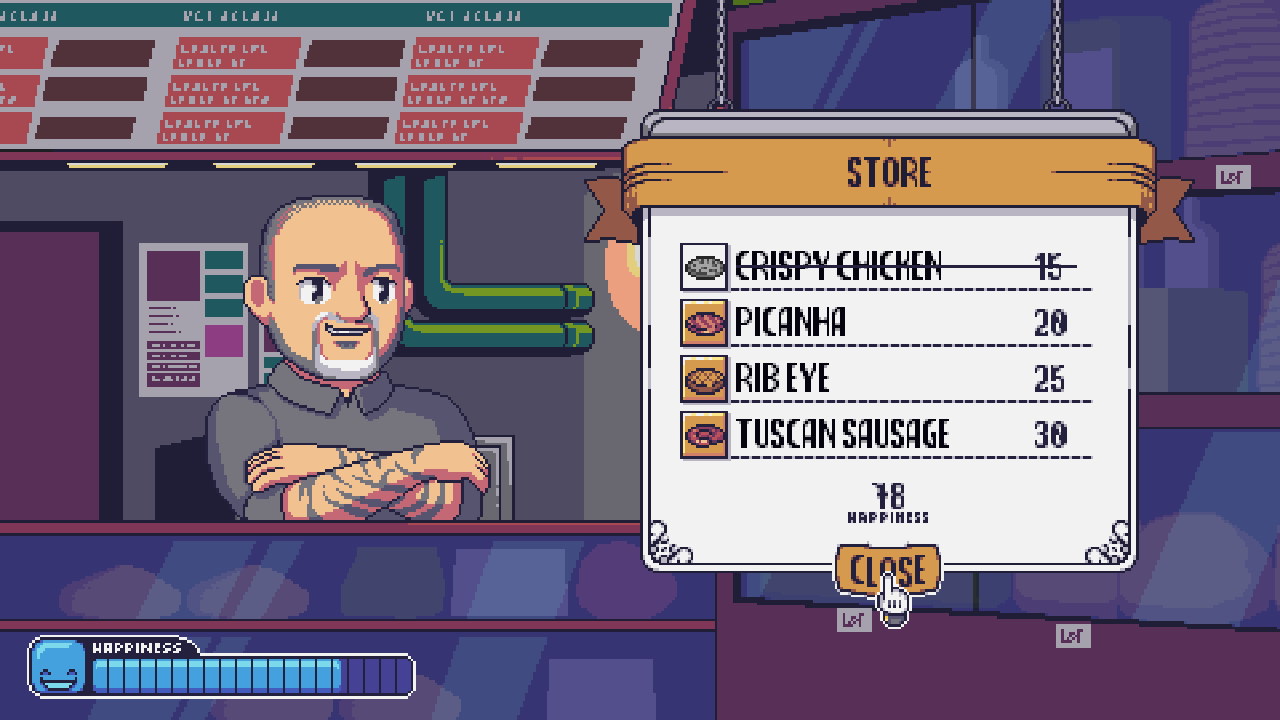Click the happiness counter showing 78
Image resolution: width=1280 pixels, height=720 pixels.
click(x=886, y=495)
